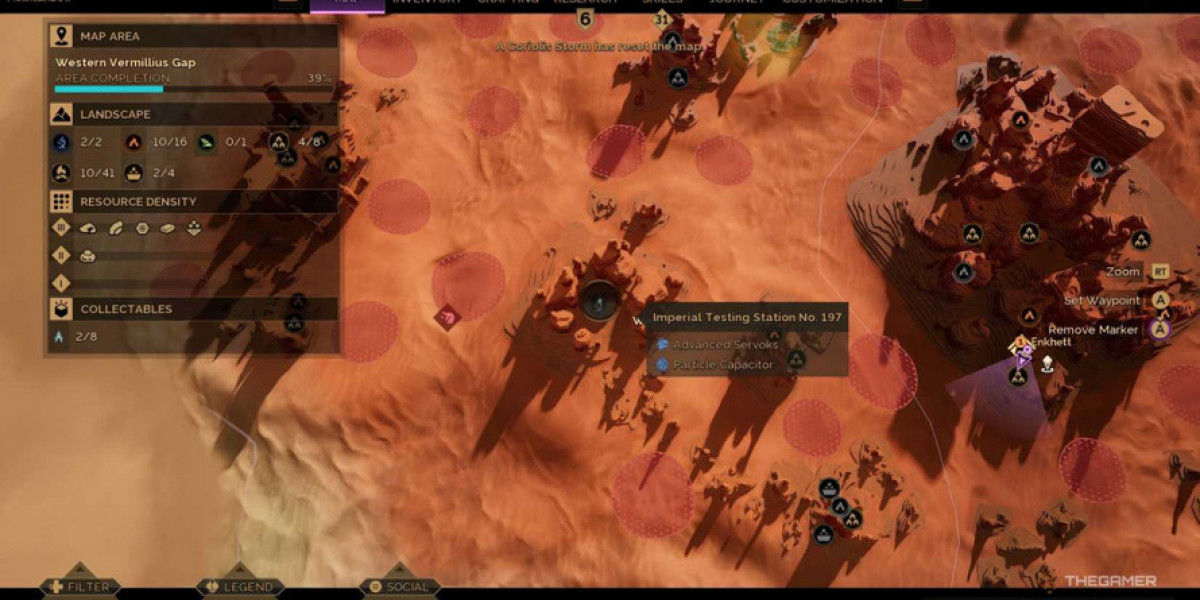This screenshot has width=1200, height=600.
Task: Select the map marker numbered 31
Action: (661, 19)
